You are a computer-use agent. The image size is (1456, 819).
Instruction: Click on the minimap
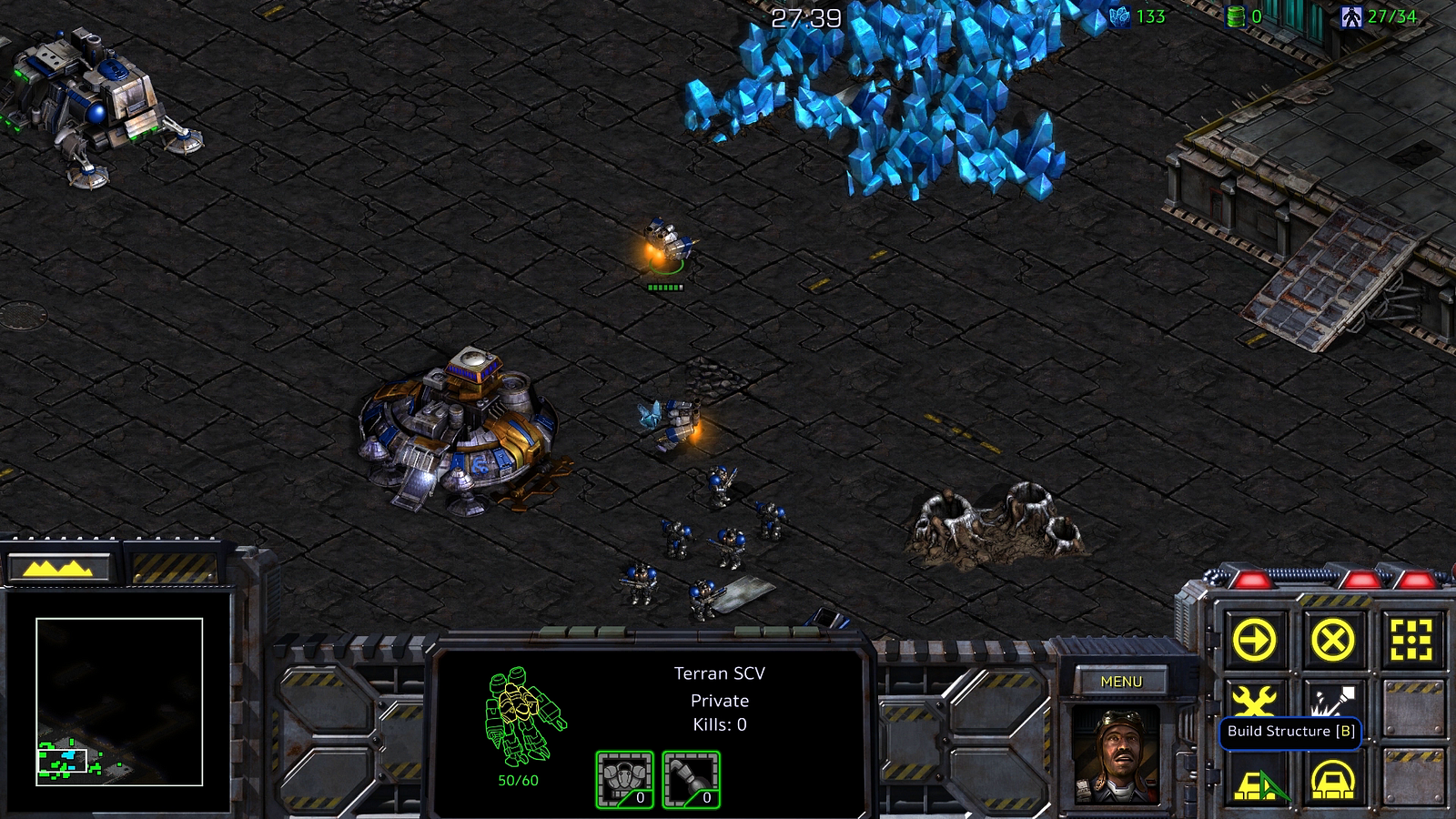point(118,701)
